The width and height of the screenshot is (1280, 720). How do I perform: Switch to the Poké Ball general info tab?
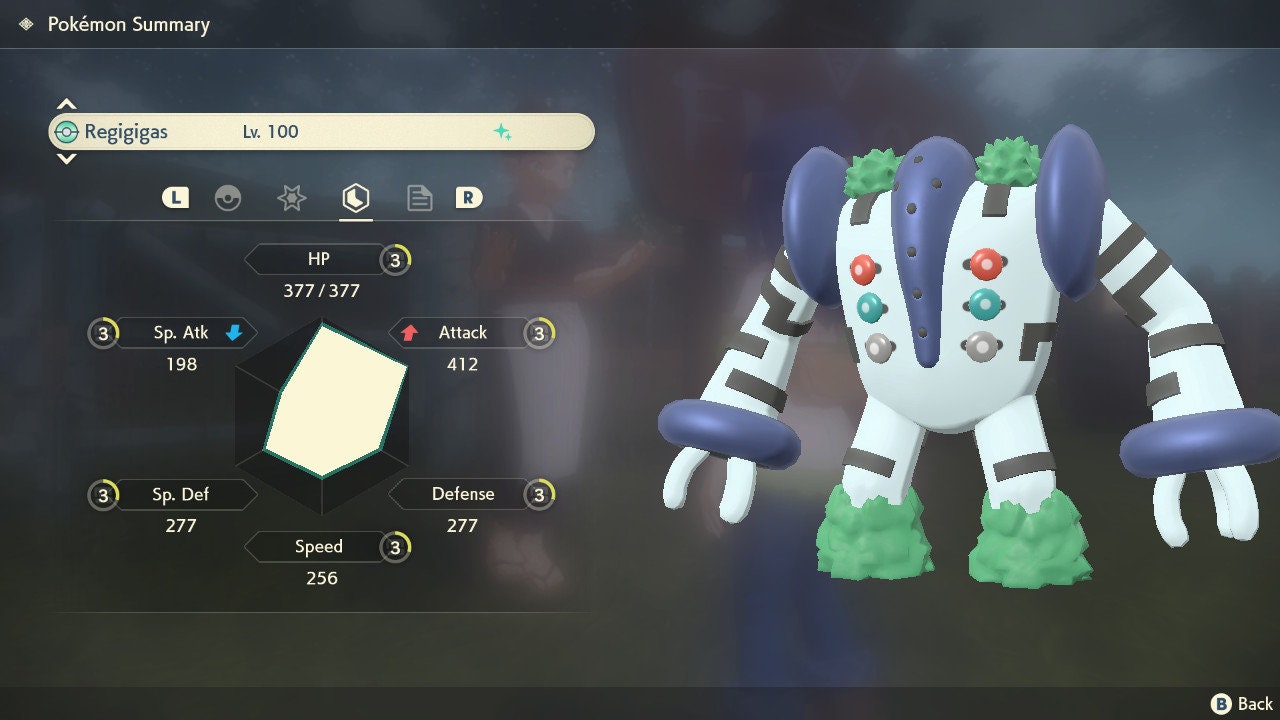[228, 198]
